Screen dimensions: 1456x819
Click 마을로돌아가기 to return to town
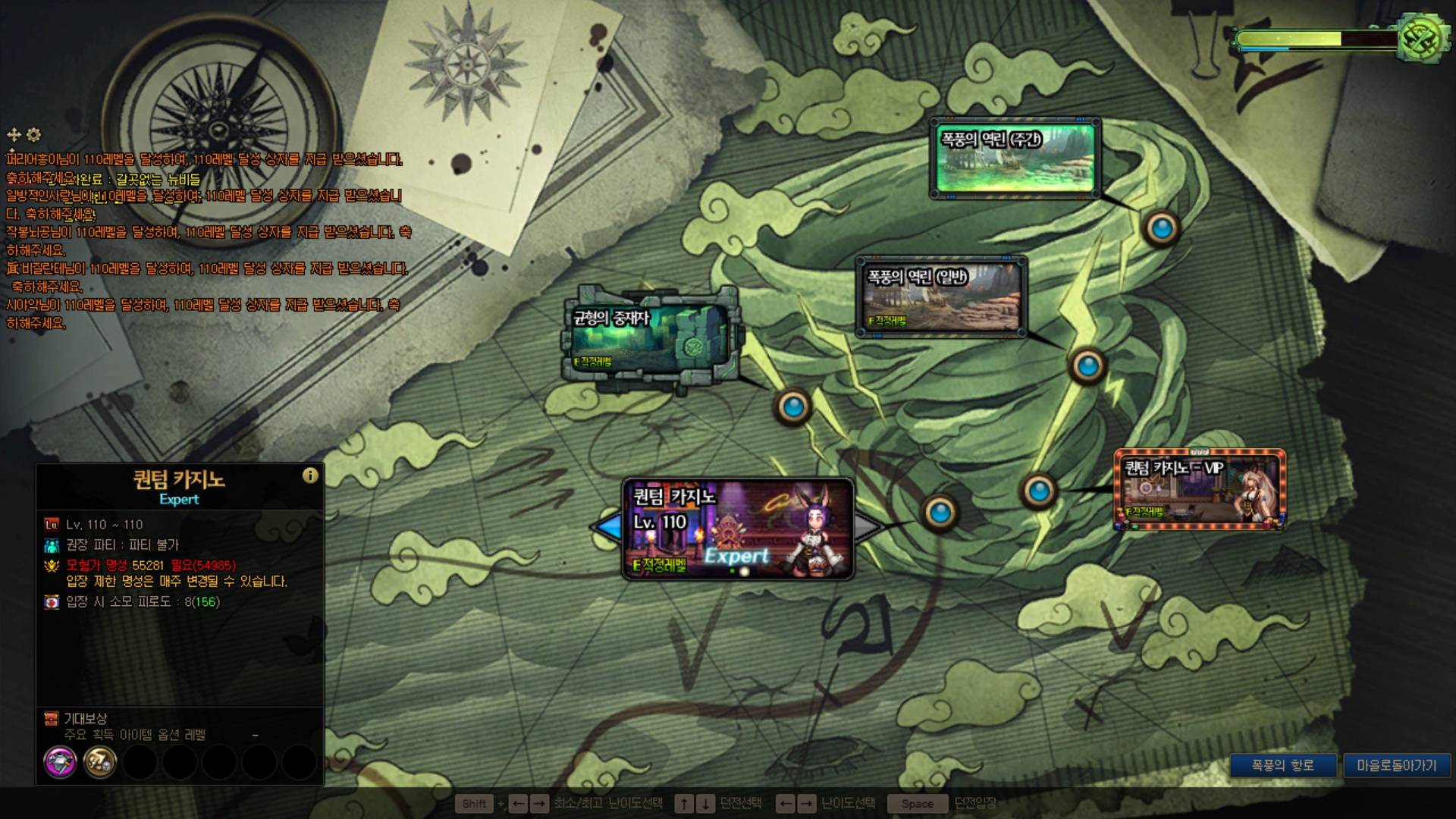point(1396,765)
